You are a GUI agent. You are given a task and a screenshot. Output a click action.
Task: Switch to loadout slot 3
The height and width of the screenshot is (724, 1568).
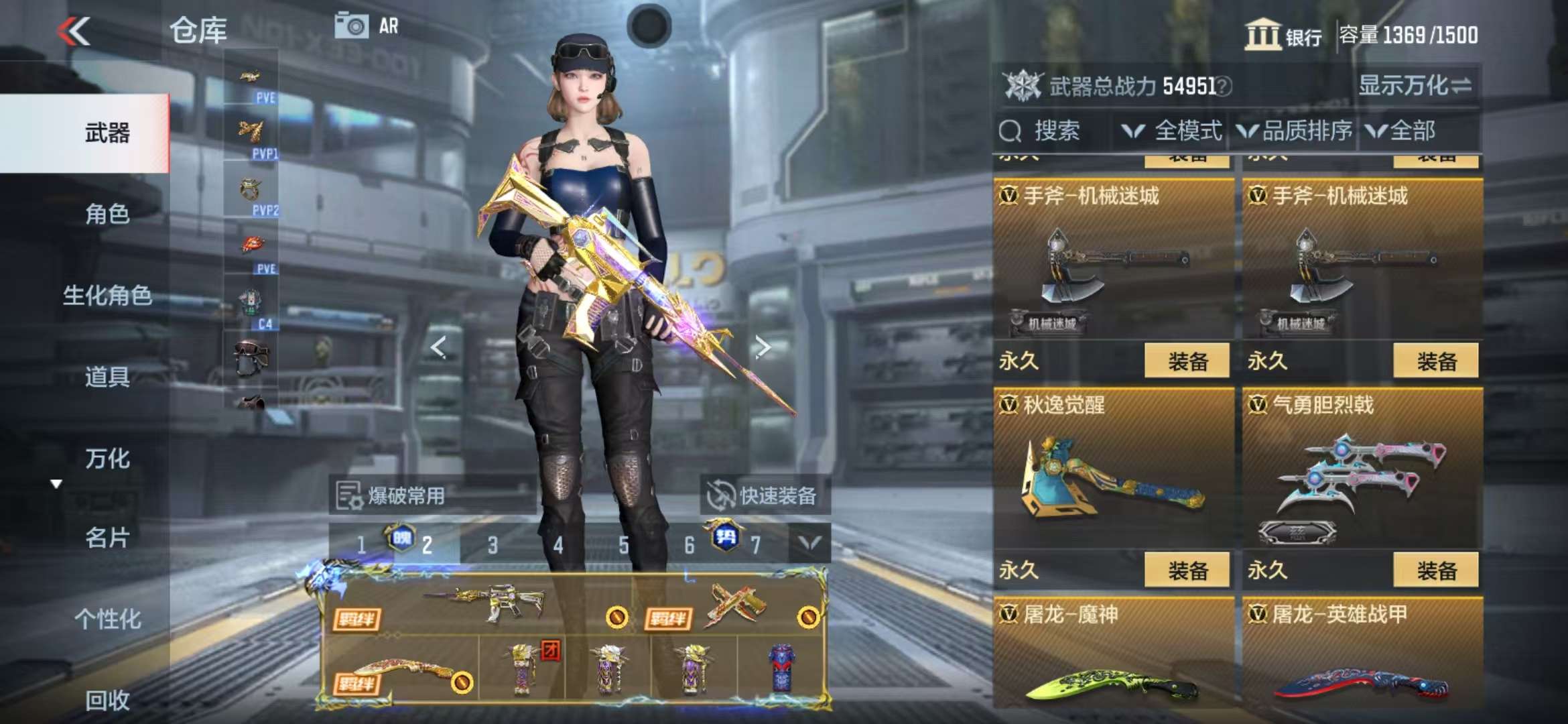(x=493, y=545)
